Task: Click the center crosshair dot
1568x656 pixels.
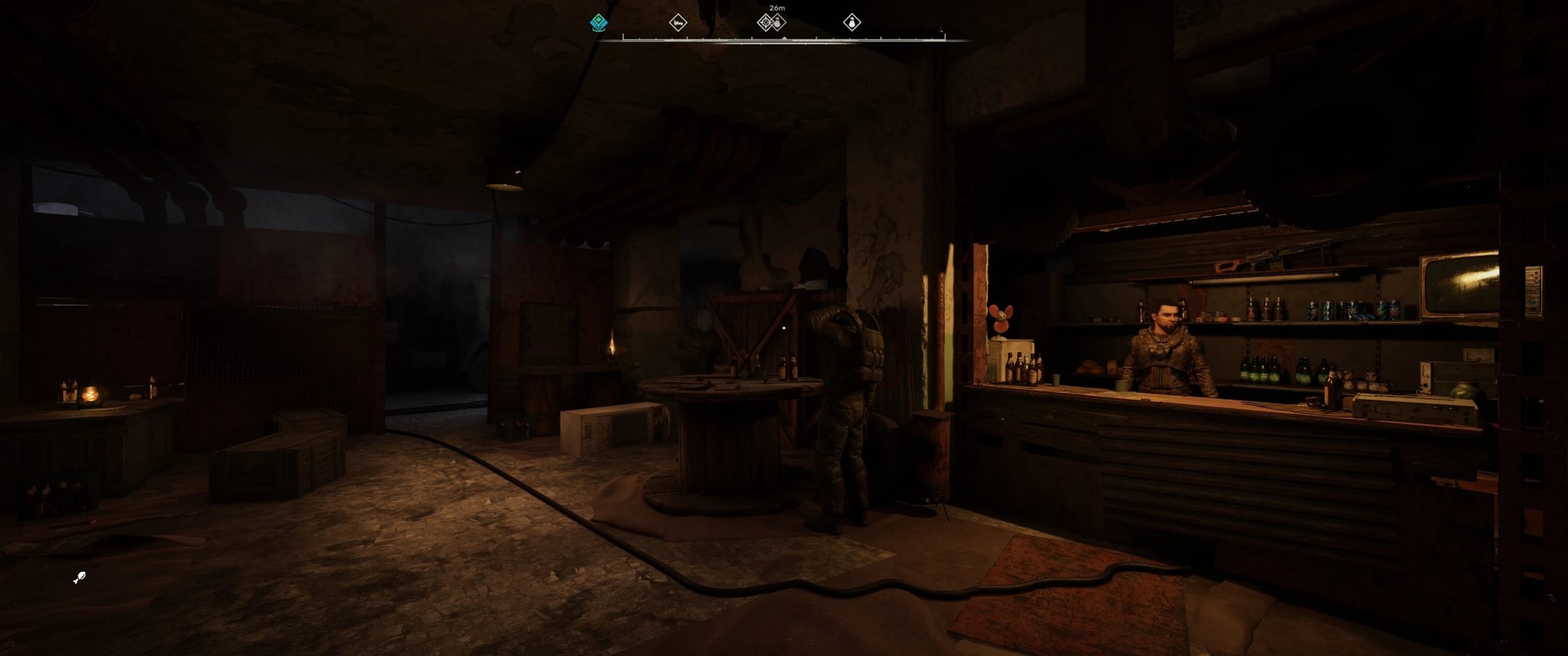Action: pyautogui.click(x=785, y=328)
